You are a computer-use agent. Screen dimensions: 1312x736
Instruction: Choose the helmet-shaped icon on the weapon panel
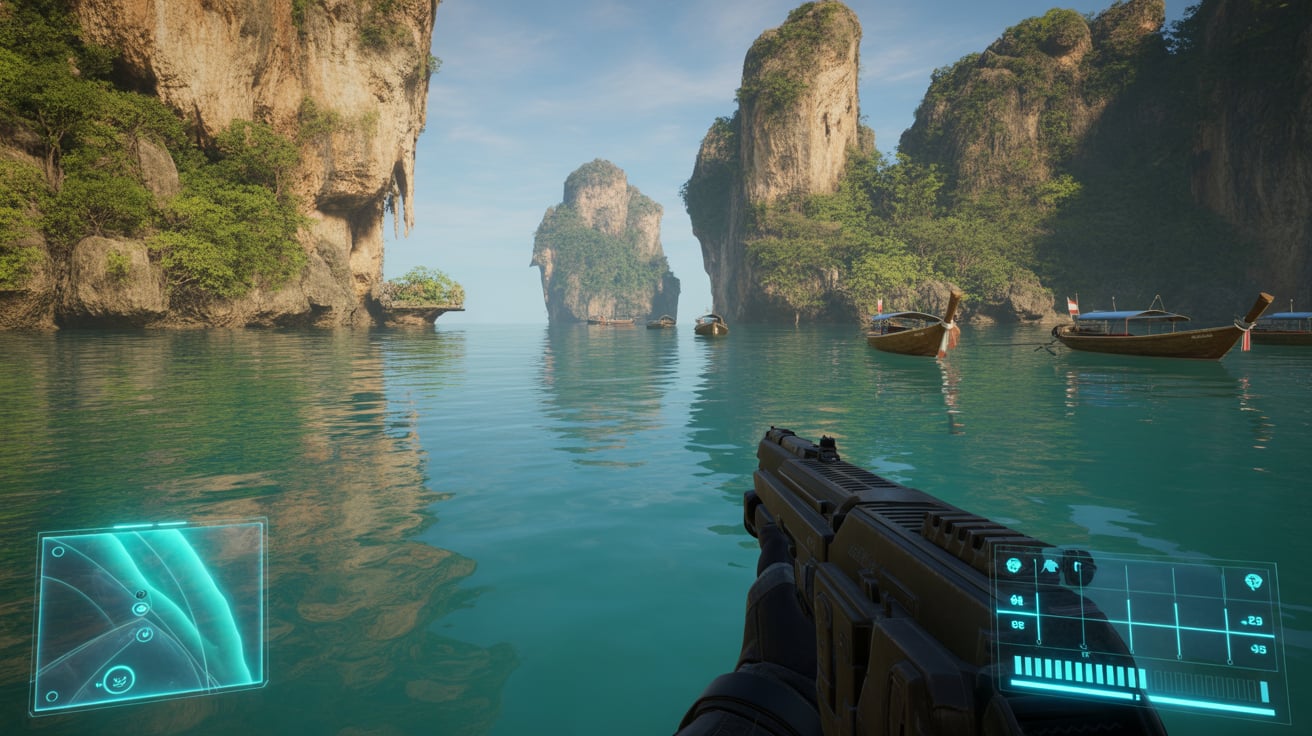(1050, 567)
